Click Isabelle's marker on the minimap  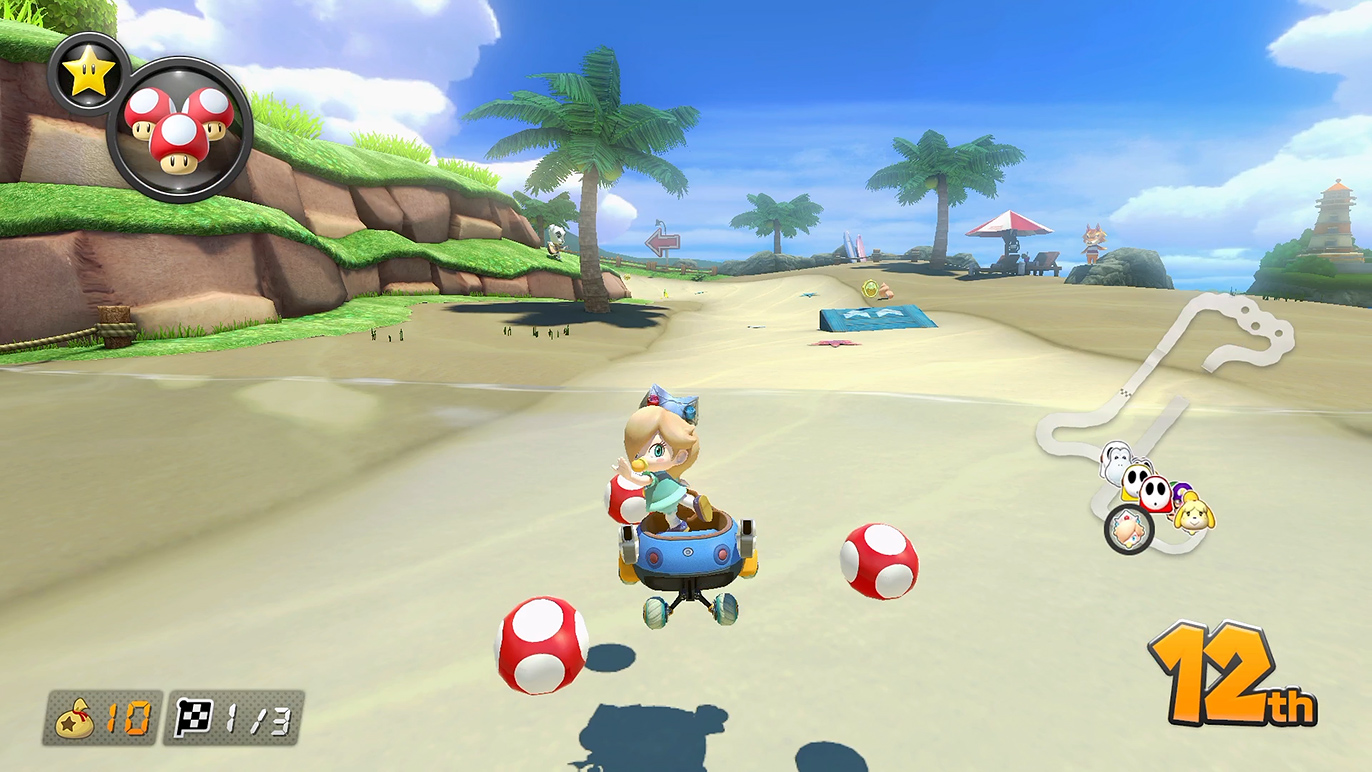1193,512
